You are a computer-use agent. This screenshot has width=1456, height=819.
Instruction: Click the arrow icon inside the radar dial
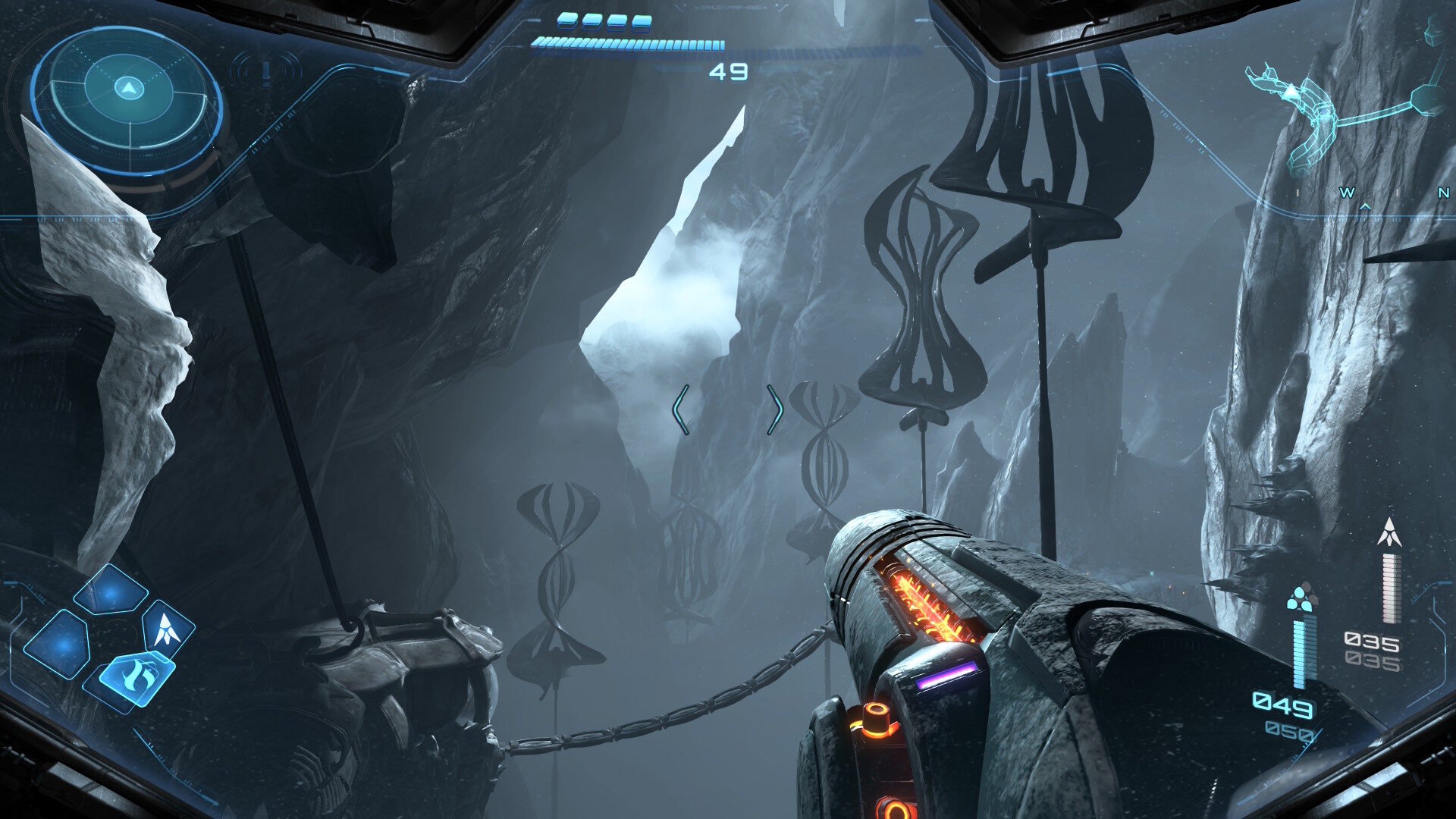[x=127, y=89]
